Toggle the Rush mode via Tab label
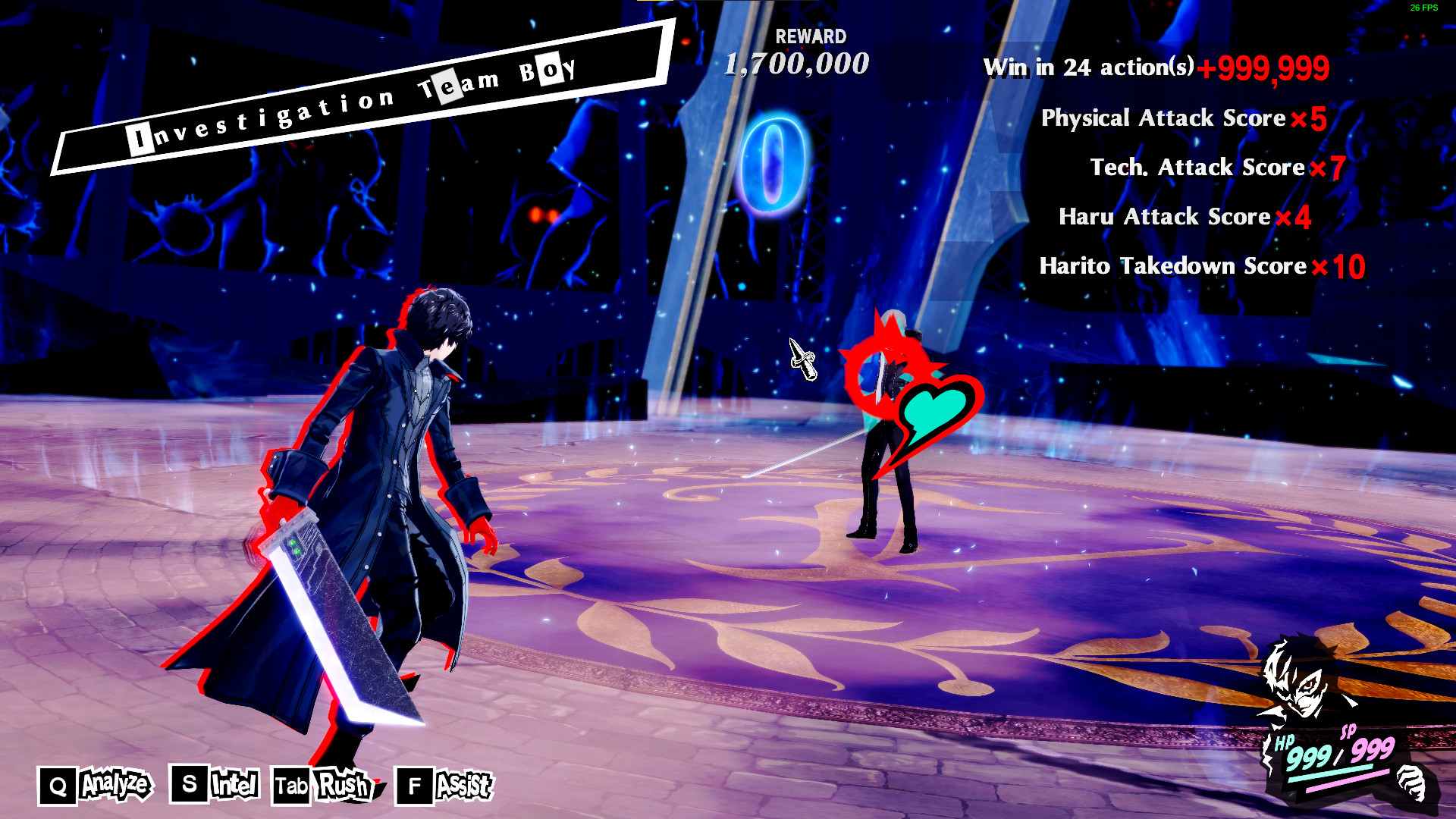The height and width of the screenshot is (819, 1456). pyautogui.click(x=341, y=786)
